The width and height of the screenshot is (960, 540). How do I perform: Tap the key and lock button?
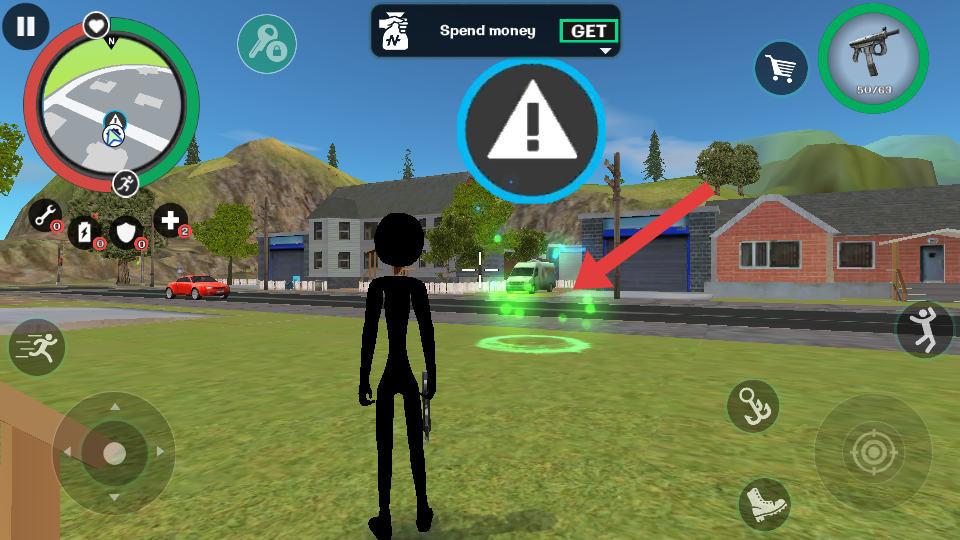click(266, 44)
